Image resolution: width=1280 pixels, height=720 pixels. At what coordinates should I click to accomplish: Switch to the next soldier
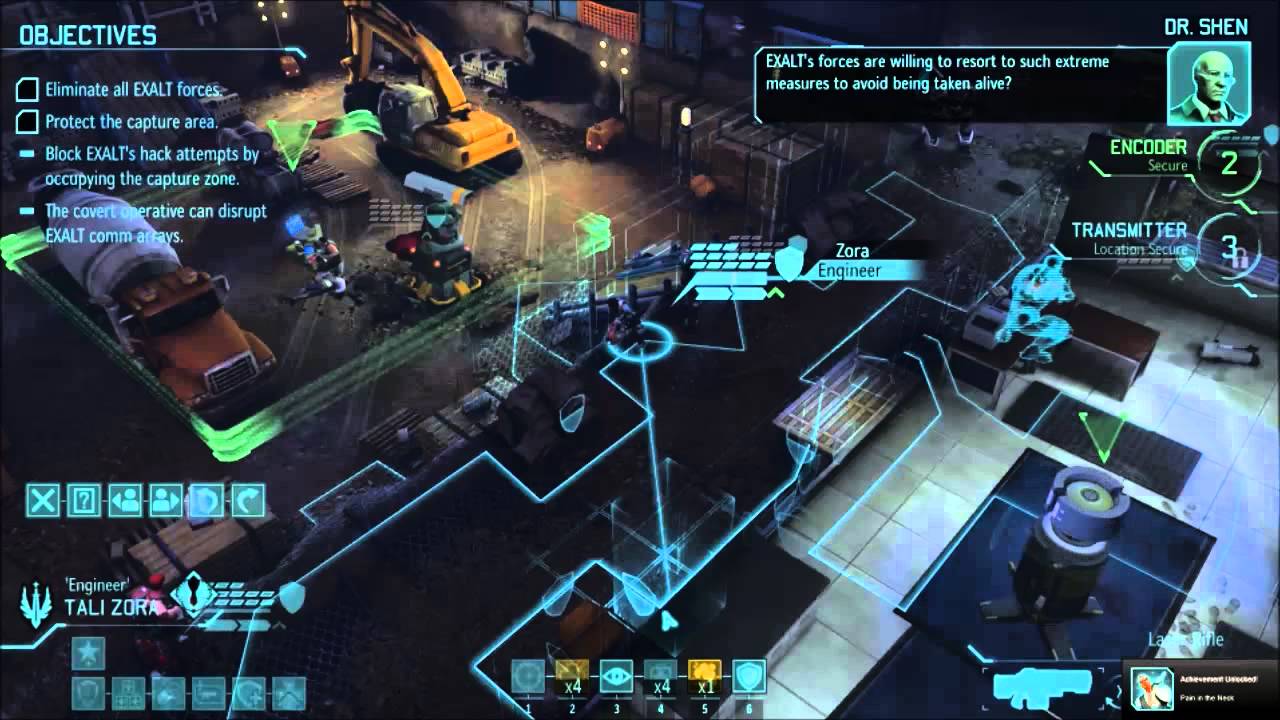click(166, 499)
